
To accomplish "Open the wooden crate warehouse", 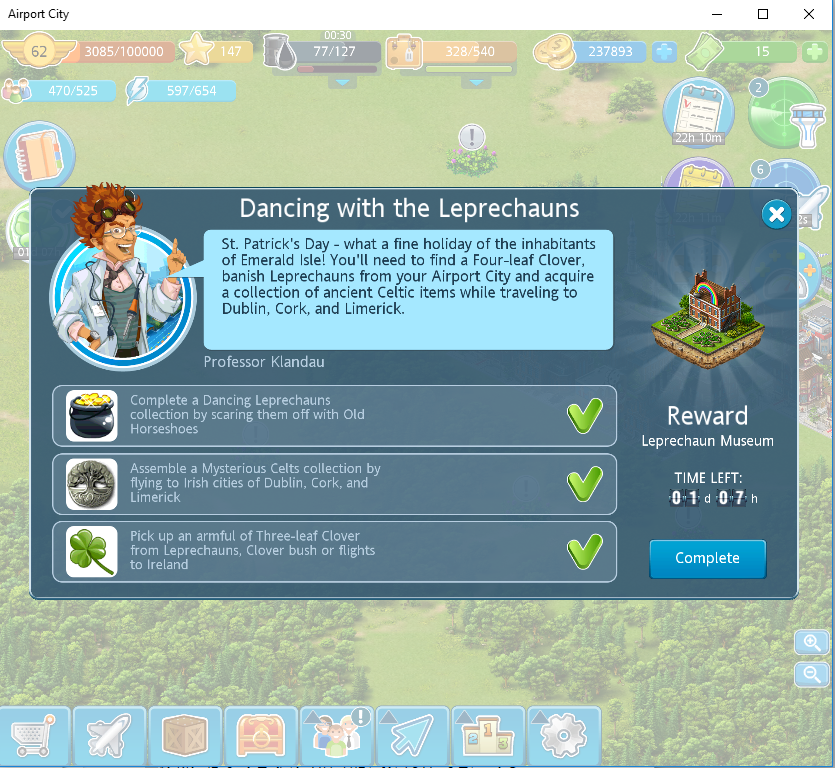I will (x=185, y=737).
